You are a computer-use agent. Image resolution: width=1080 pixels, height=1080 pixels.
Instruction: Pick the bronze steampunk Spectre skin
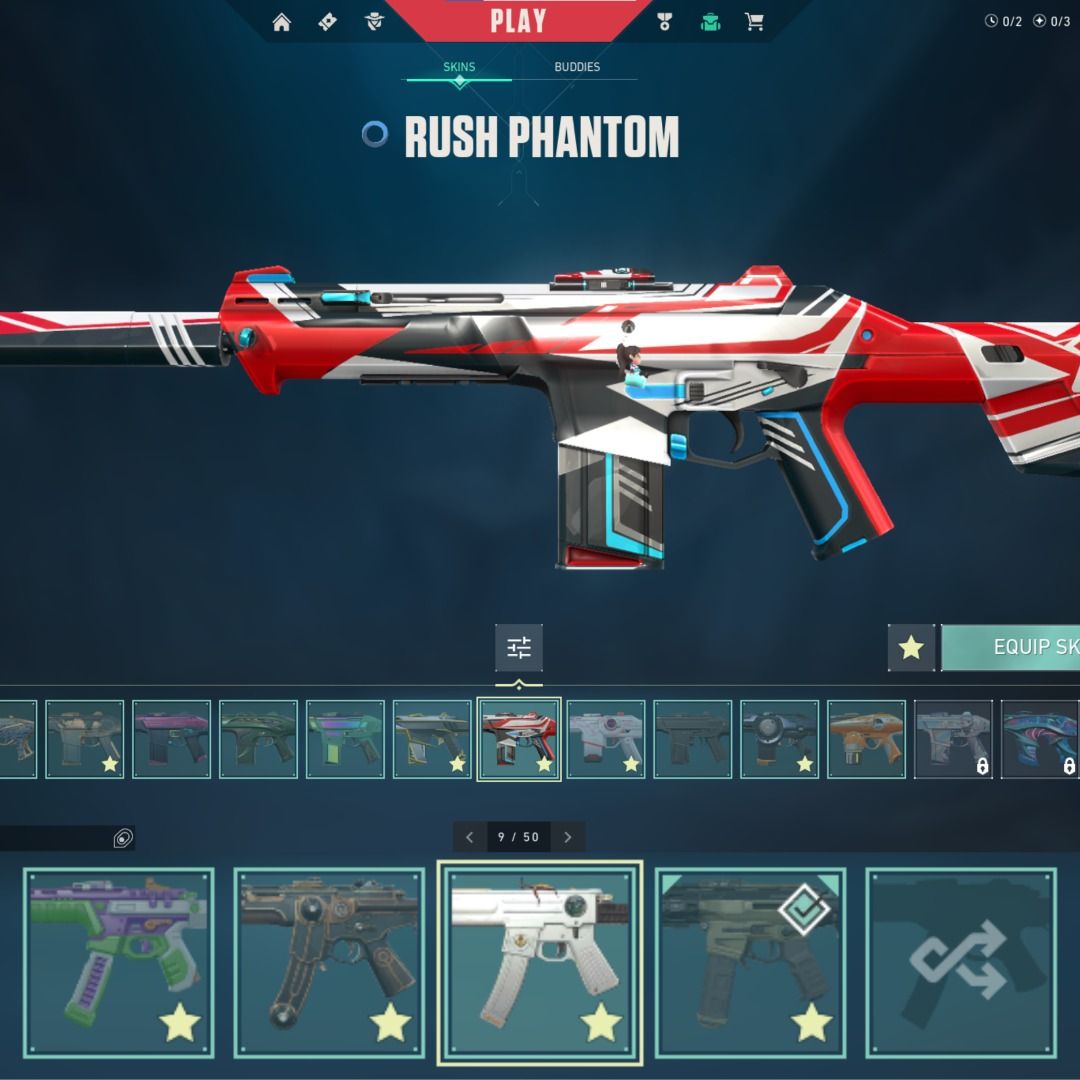(329, 962)
